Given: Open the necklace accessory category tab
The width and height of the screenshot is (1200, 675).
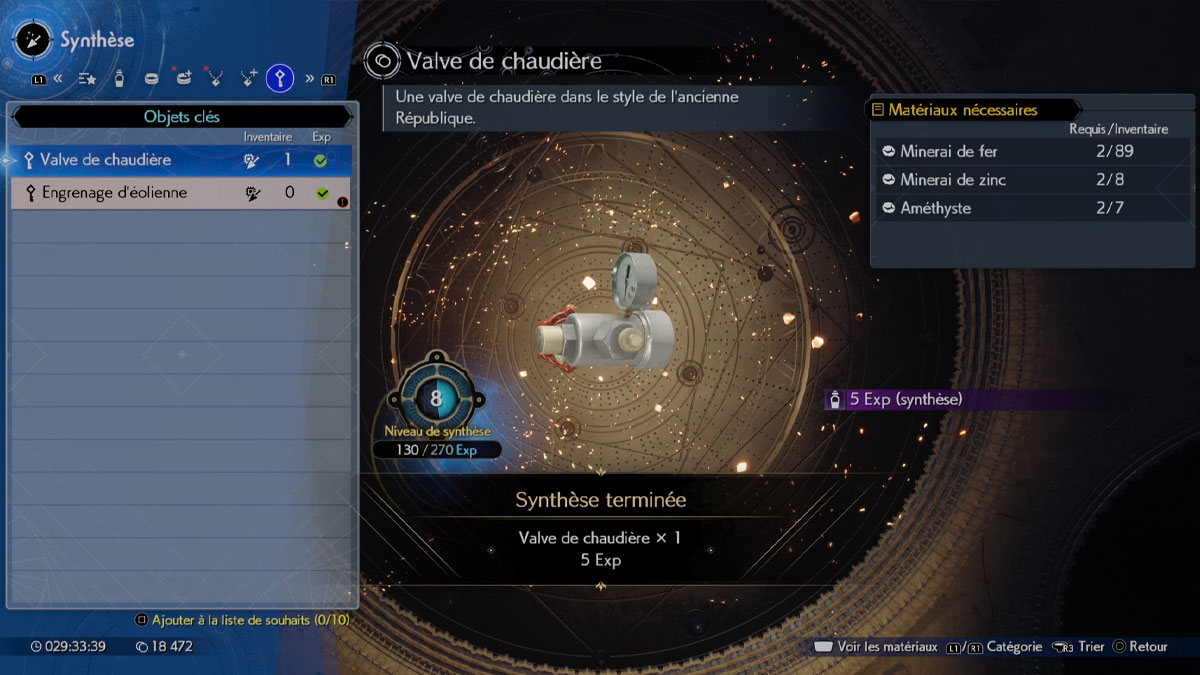Looking at the screenshot, I should tap(214, 78).
